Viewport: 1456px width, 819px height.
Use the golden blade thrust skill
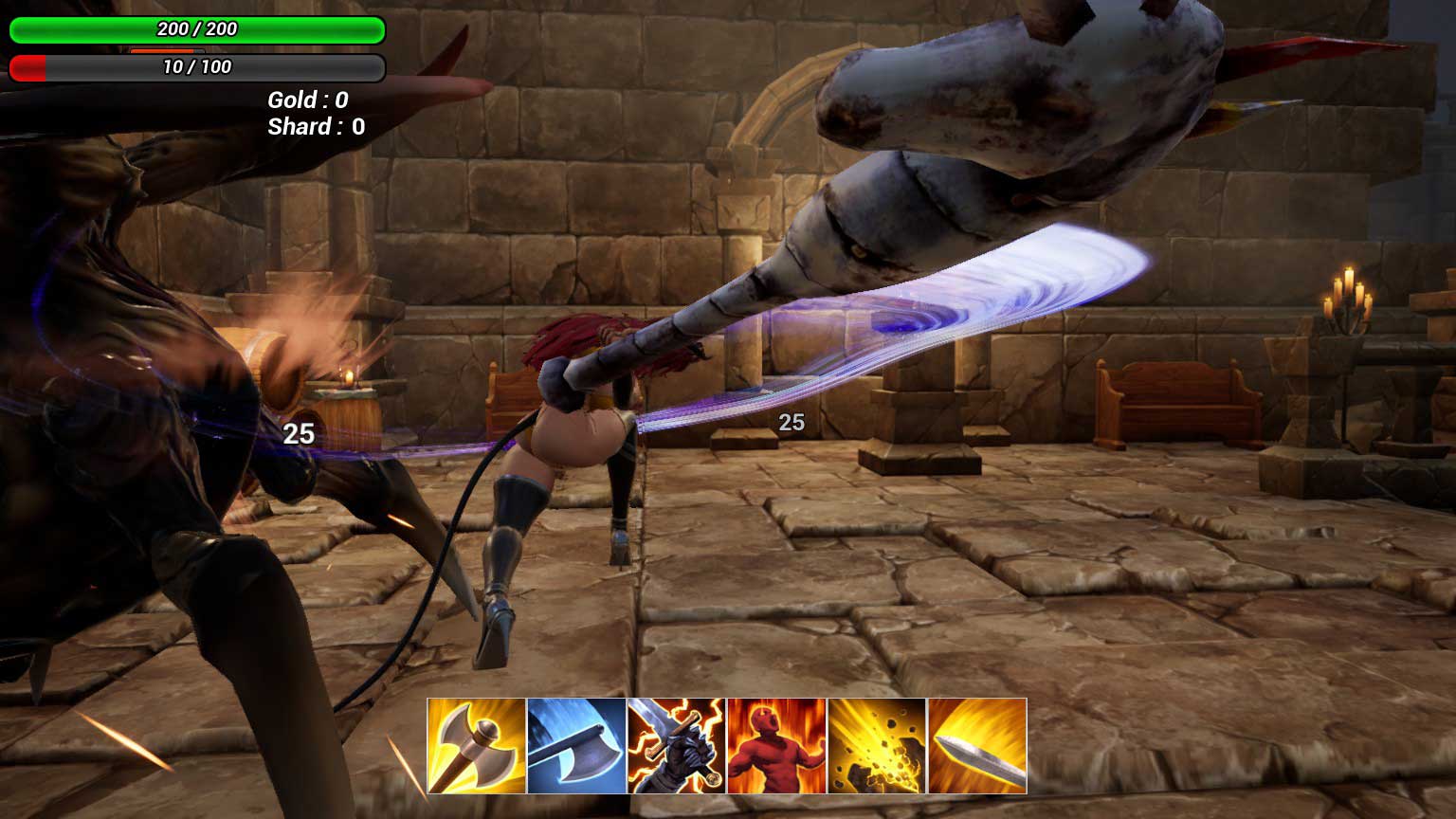tap(977, 746)
